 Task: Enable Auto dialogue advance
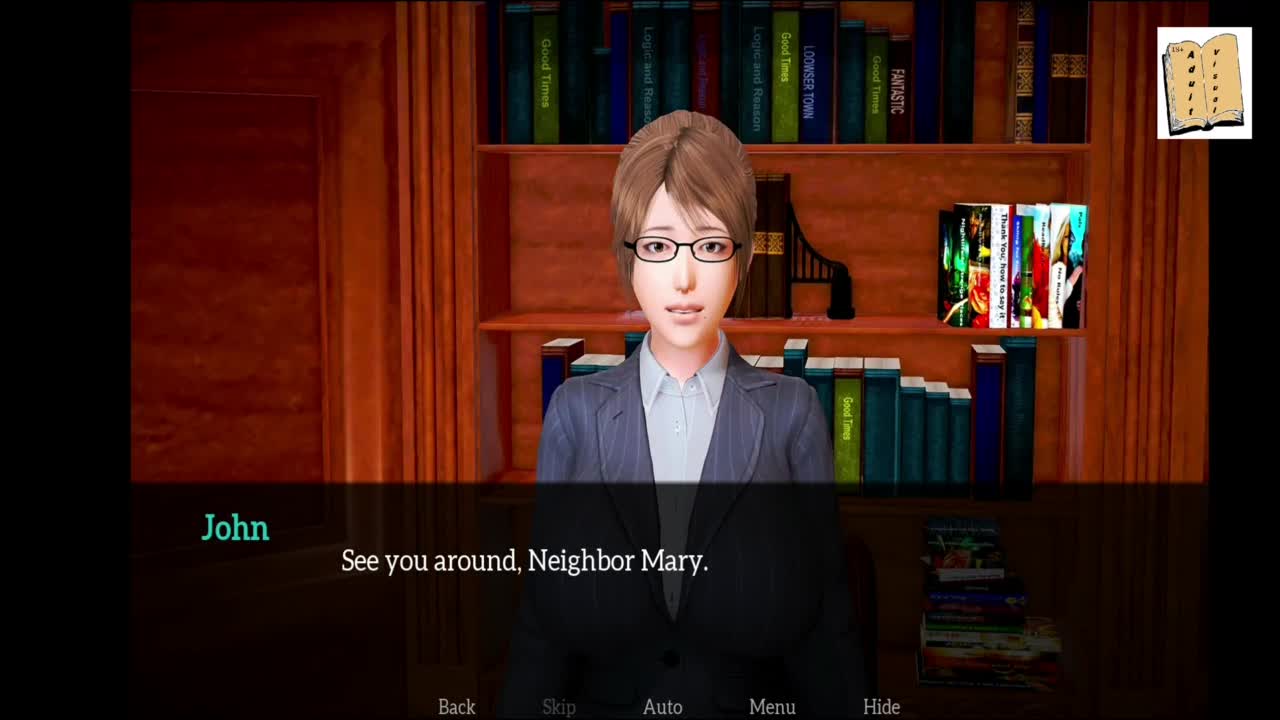coord(662,707)
